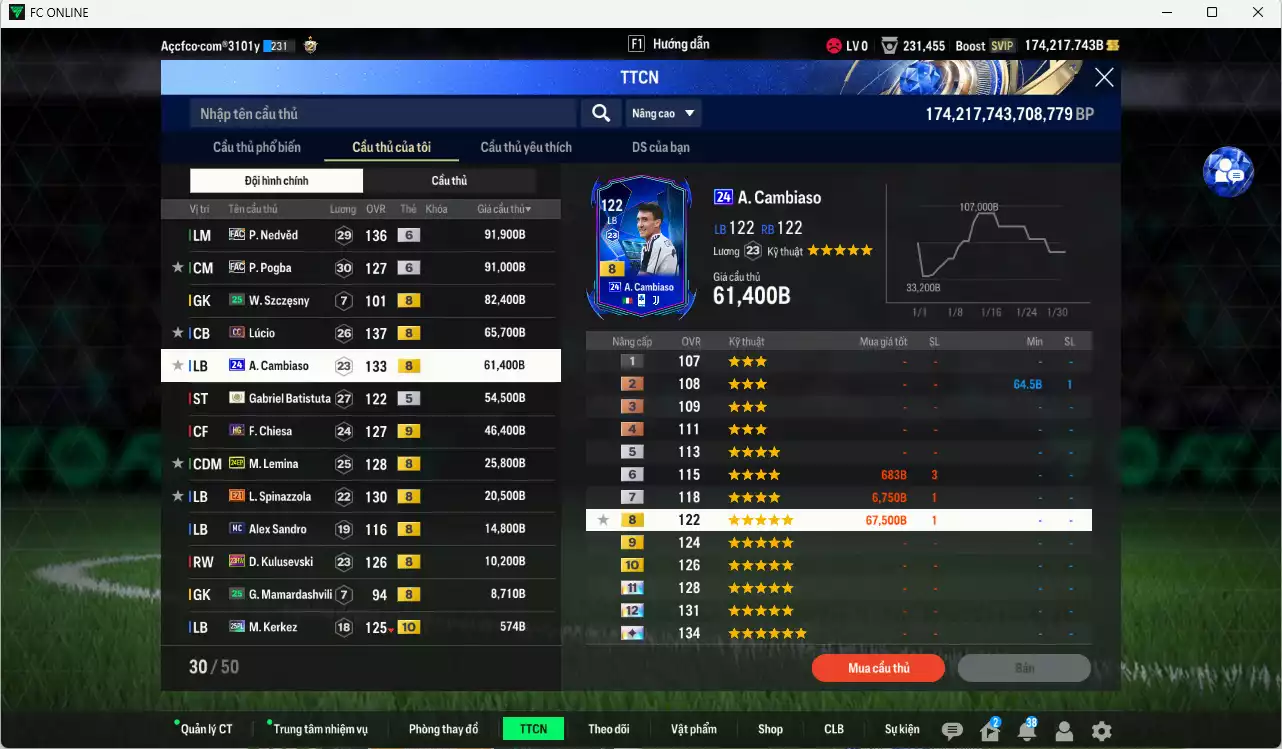1282x749 pixels.
Task: Toggle the favorite star next to M. Lemina
Action: click(176, 463)
